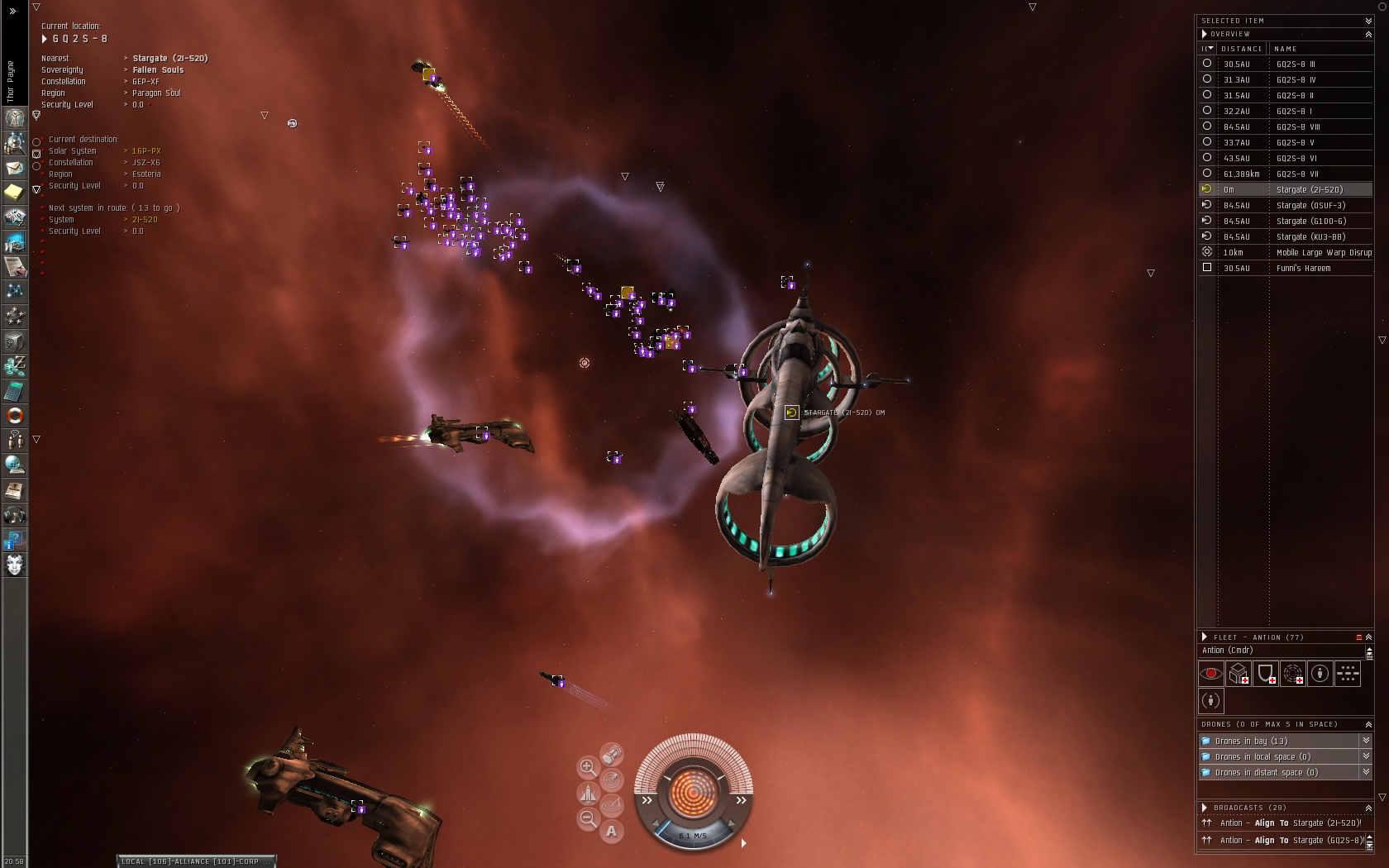Select the Mobile Large Warp Disruptor overview entry
Viewport: 1389px width, 868px height.
point(1323,252)
